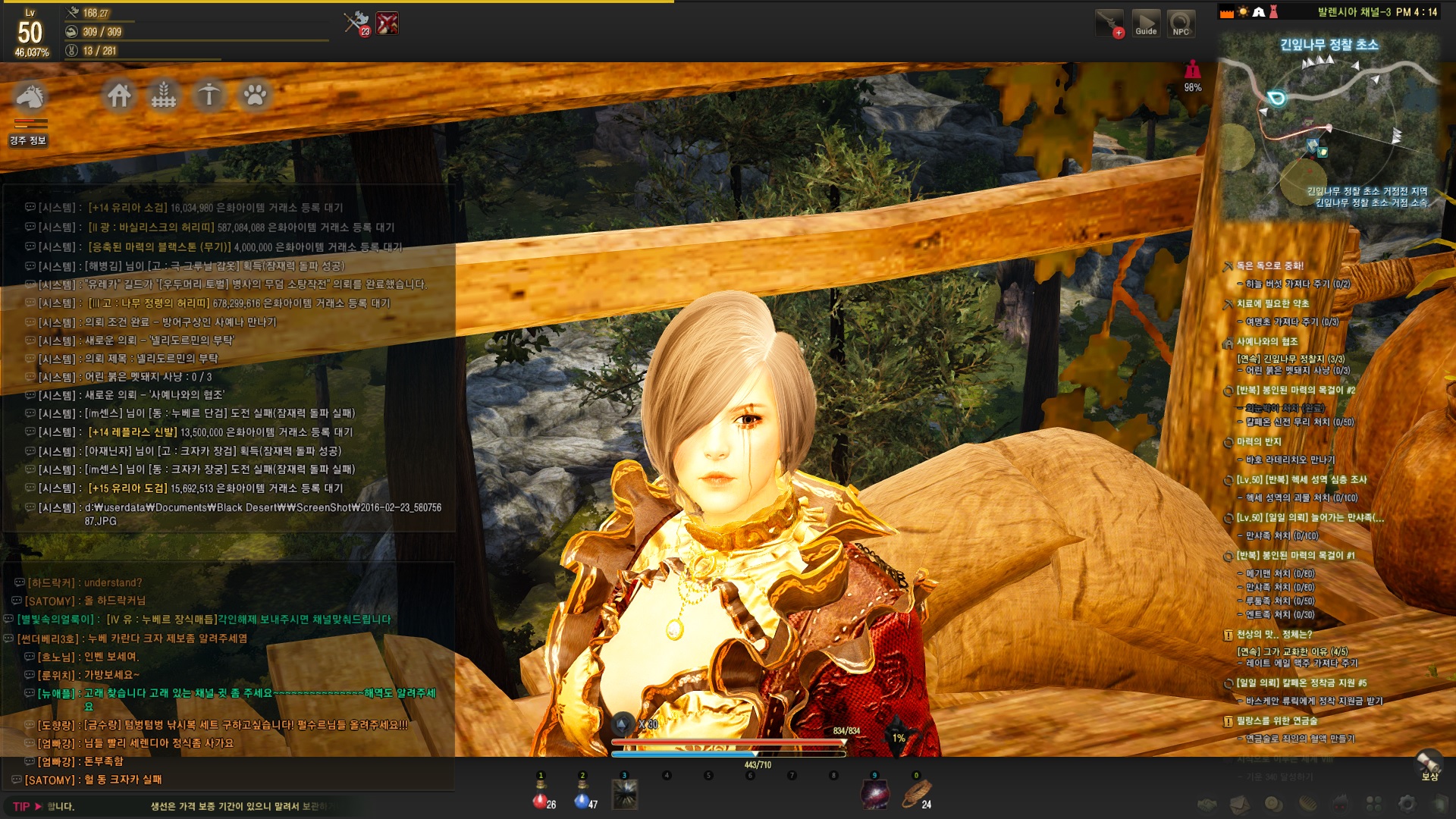Viewport: 1456px width, 819px height.
Task: Select the 사예나와의 협조 quest in tracker
Action: pos(1267,342)
